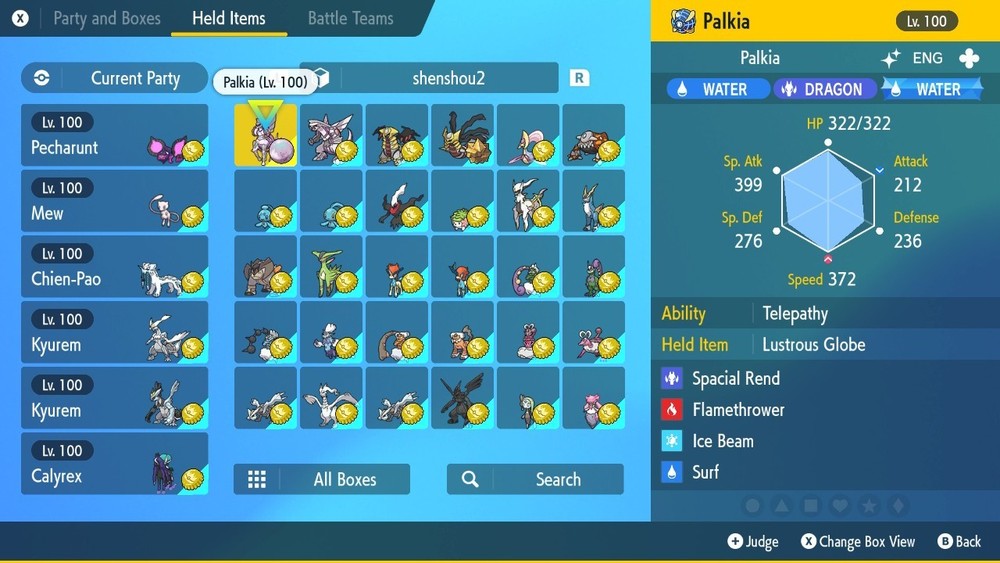Select Calyrex in the current party
Viewport: 1000px width, 563px height.
pos(114,464)
